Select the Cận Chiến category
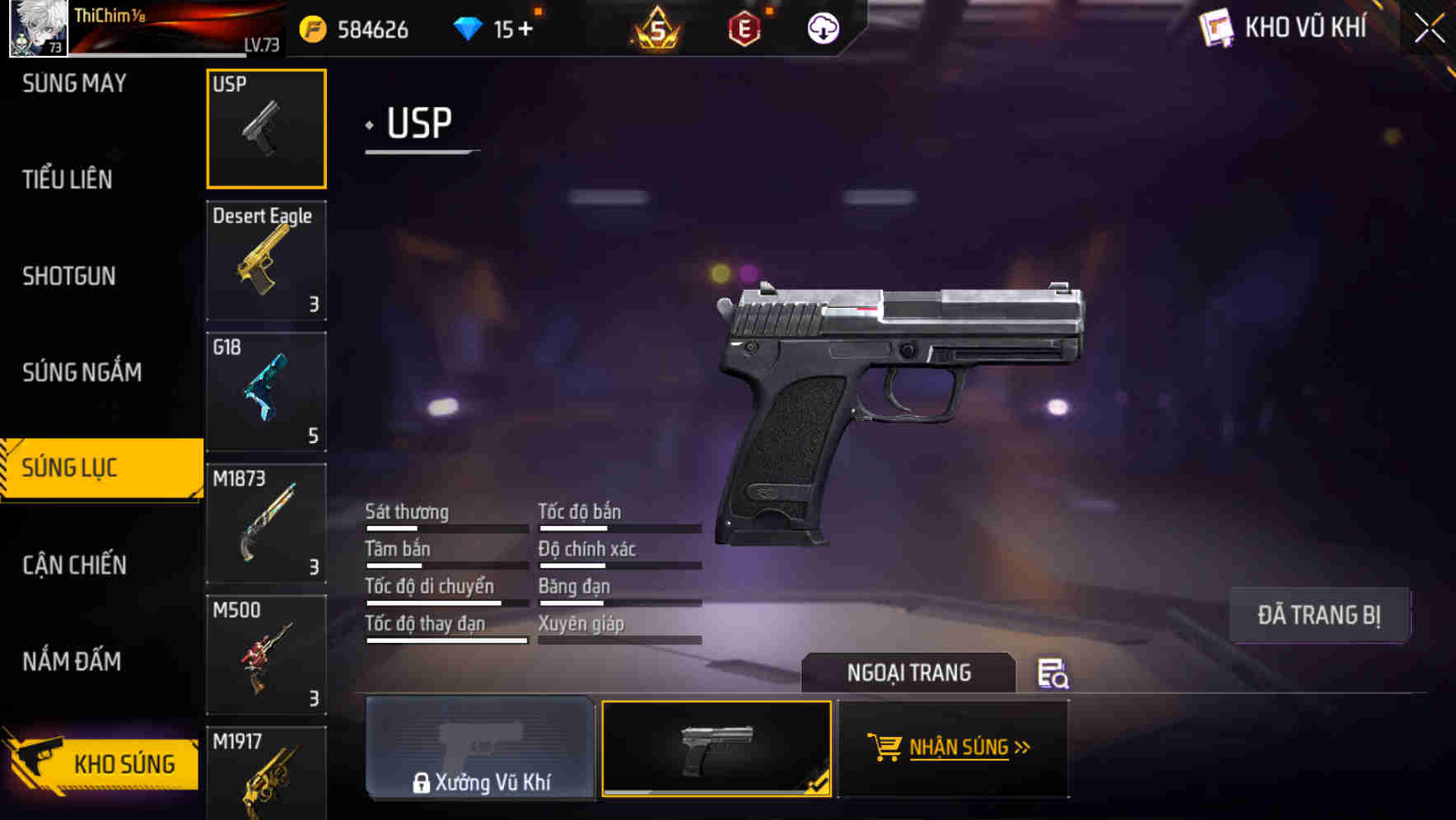 (74, 566)
